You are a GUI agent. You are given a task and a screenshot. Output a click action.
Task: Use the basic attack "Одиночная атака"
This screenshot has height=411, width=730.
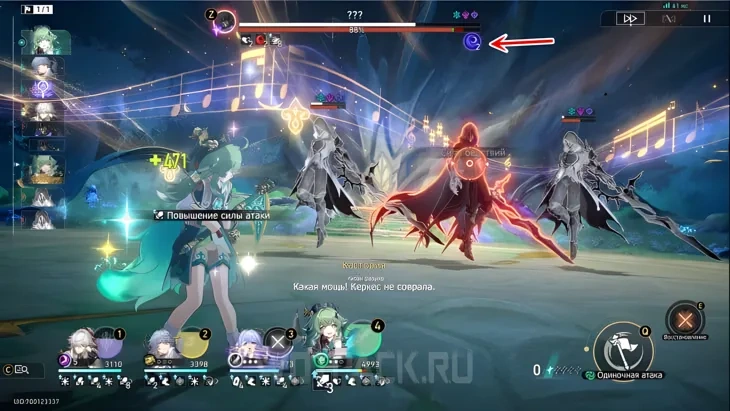click(622, 350)
